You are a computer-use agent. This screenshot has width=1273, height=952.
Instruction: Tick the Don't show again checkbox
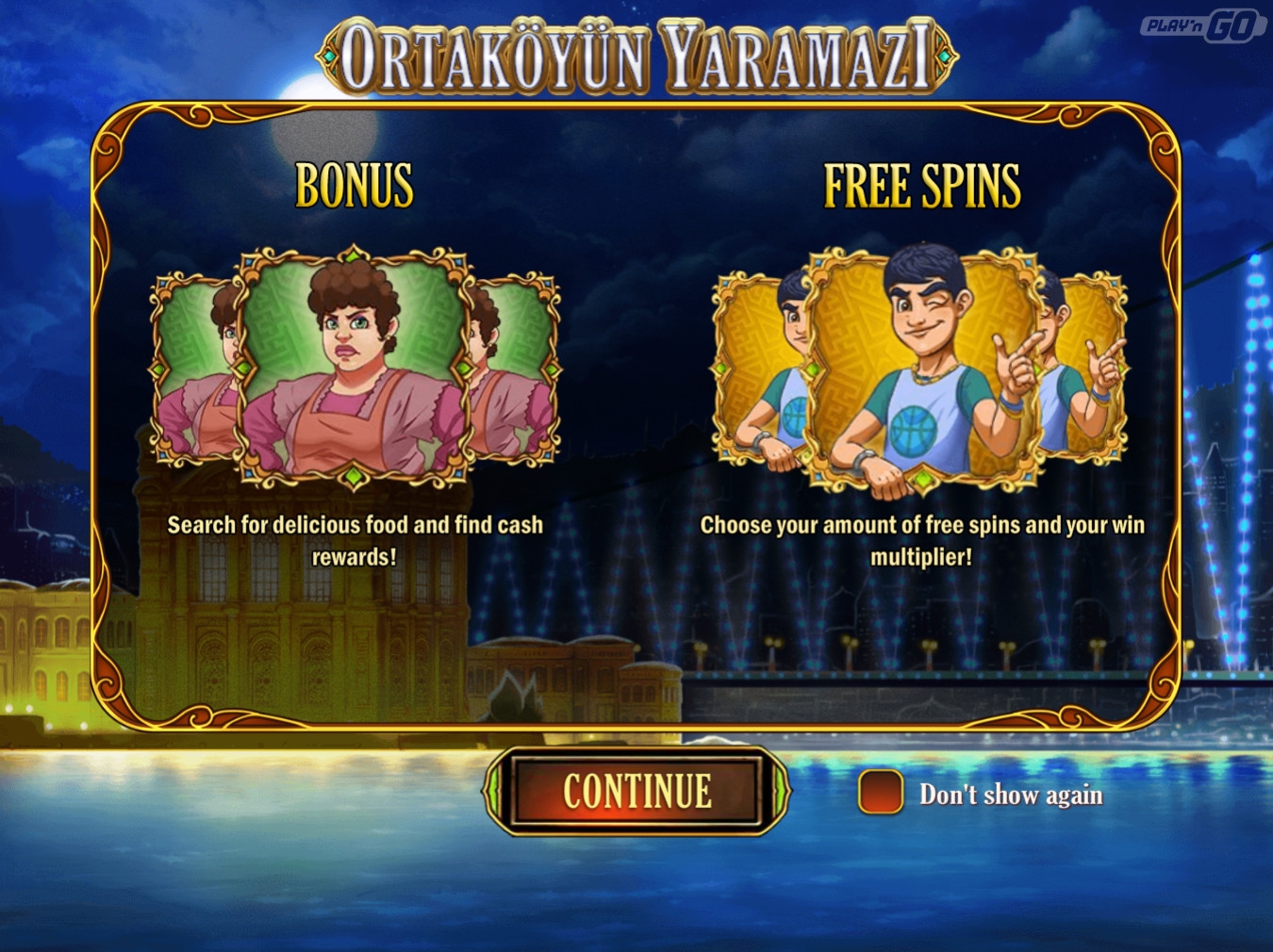point(880,793)
